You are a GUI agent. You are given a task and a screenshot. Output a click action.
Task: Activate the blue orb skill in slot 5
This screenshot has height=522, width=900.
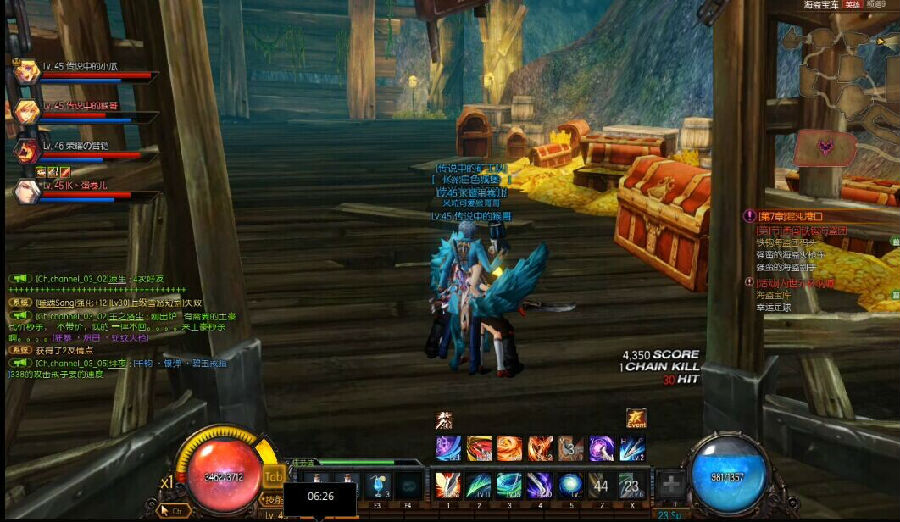click(570, 485)
